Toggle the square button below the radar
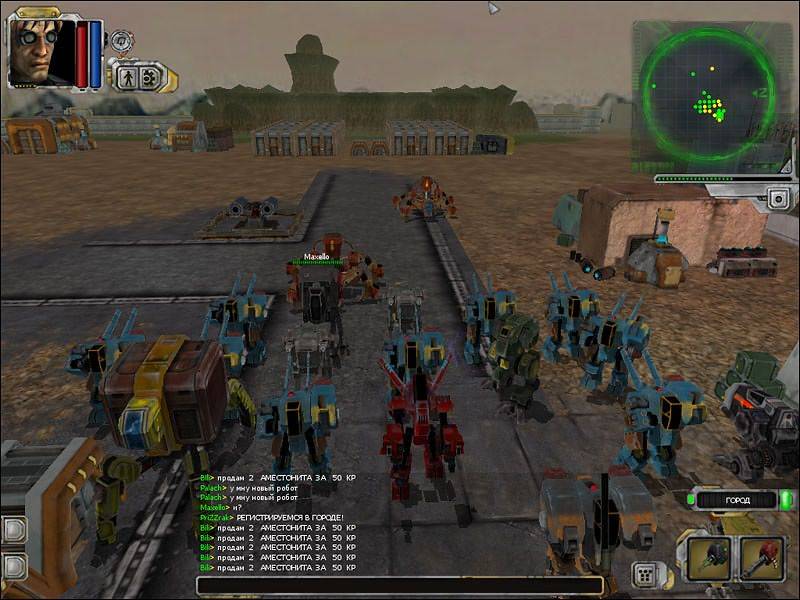 tap(778, 198)
